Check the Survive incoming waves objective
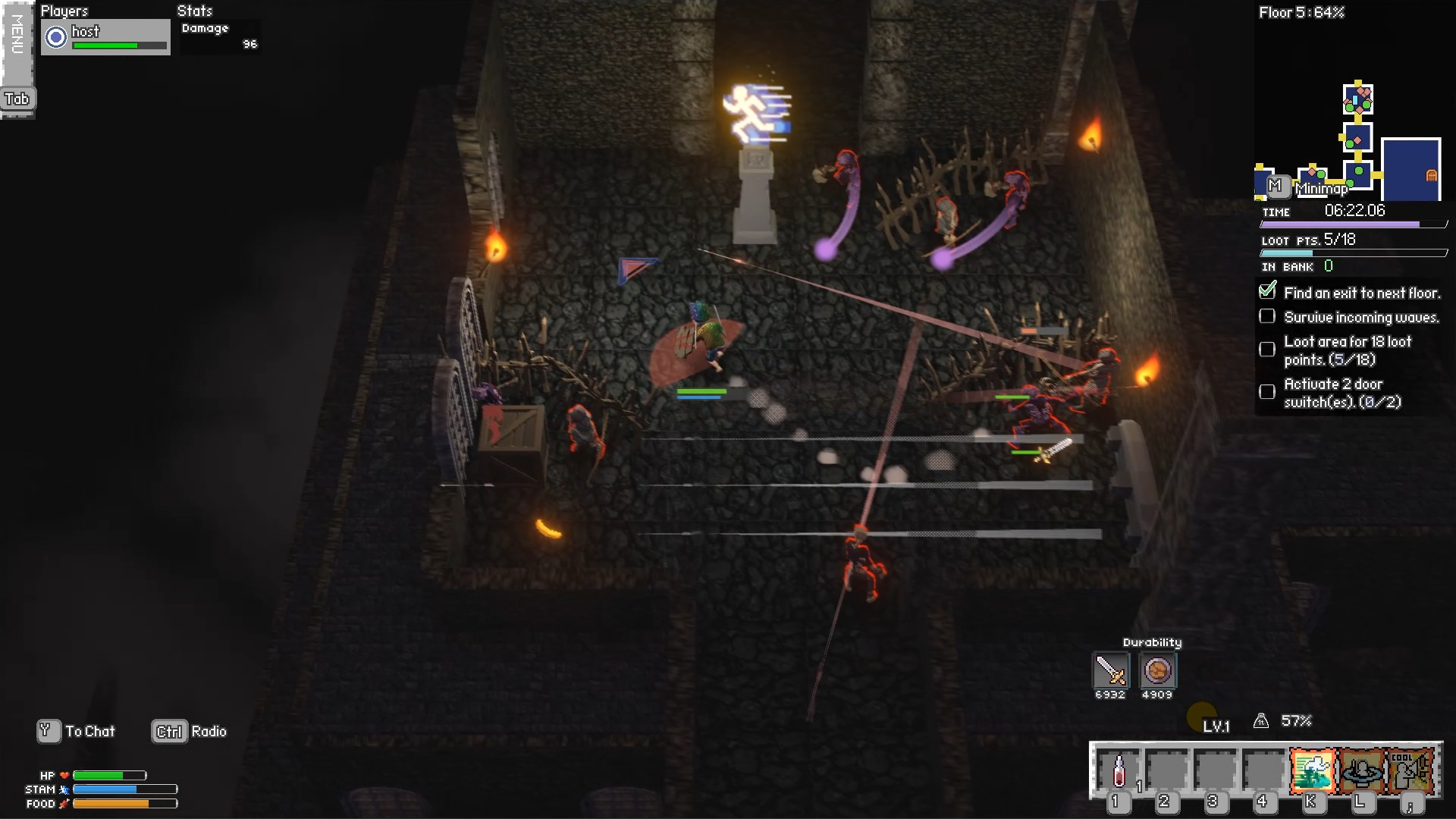The width and height of the screenshot is (1456, 819). (x=1267, y=316)
